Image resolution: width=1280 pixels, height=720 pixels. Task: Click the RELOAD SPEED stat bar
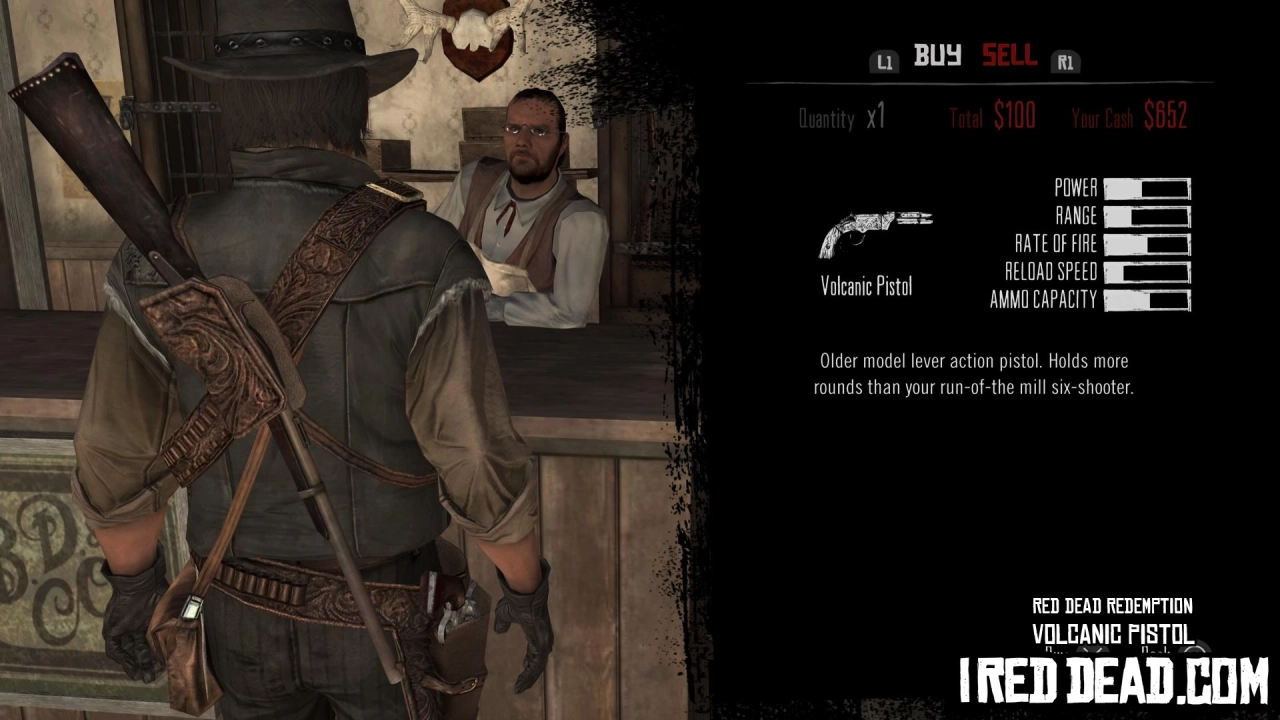pos(1147,271)
